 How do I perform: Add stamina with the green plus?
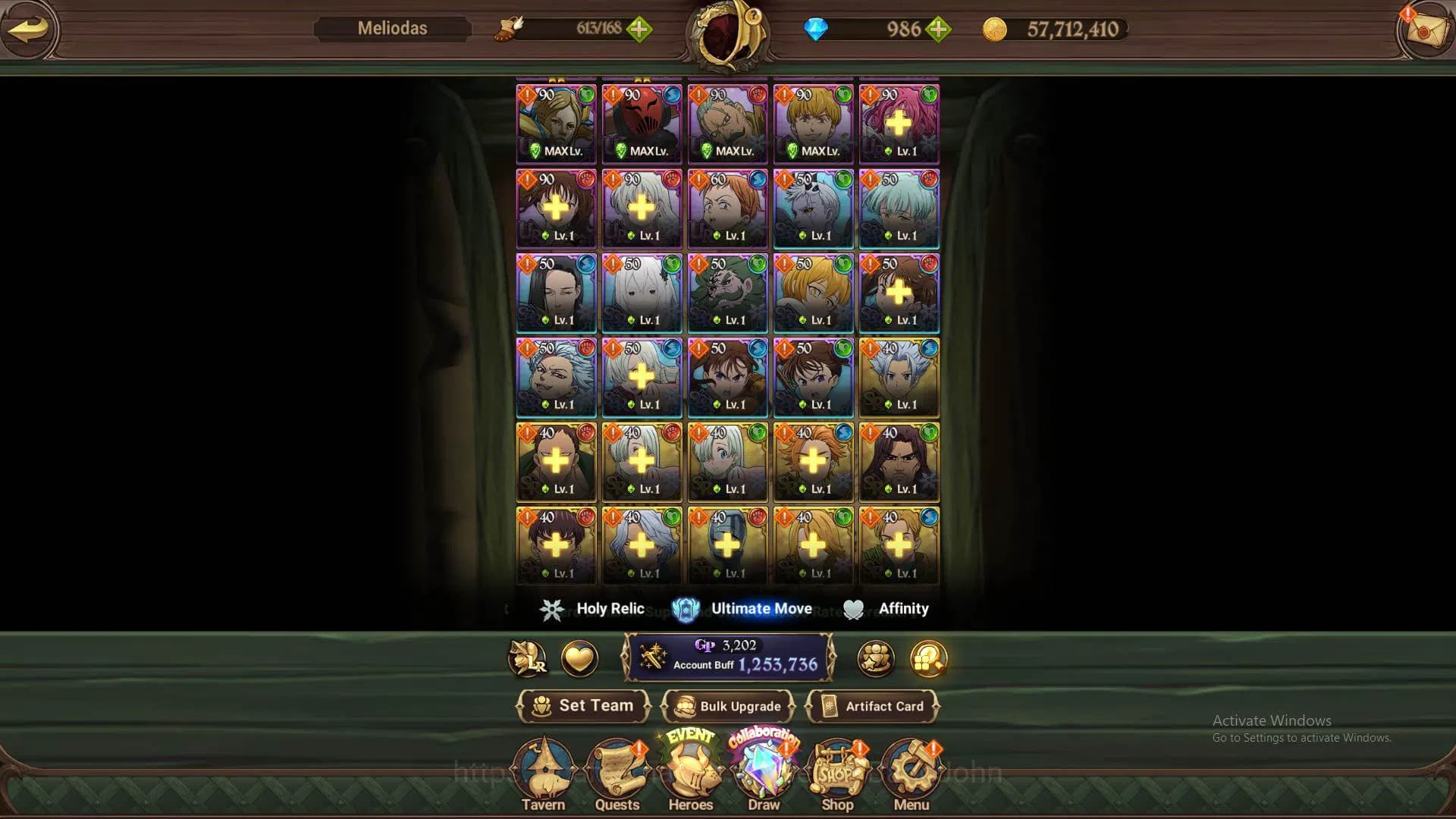[639, 30]
